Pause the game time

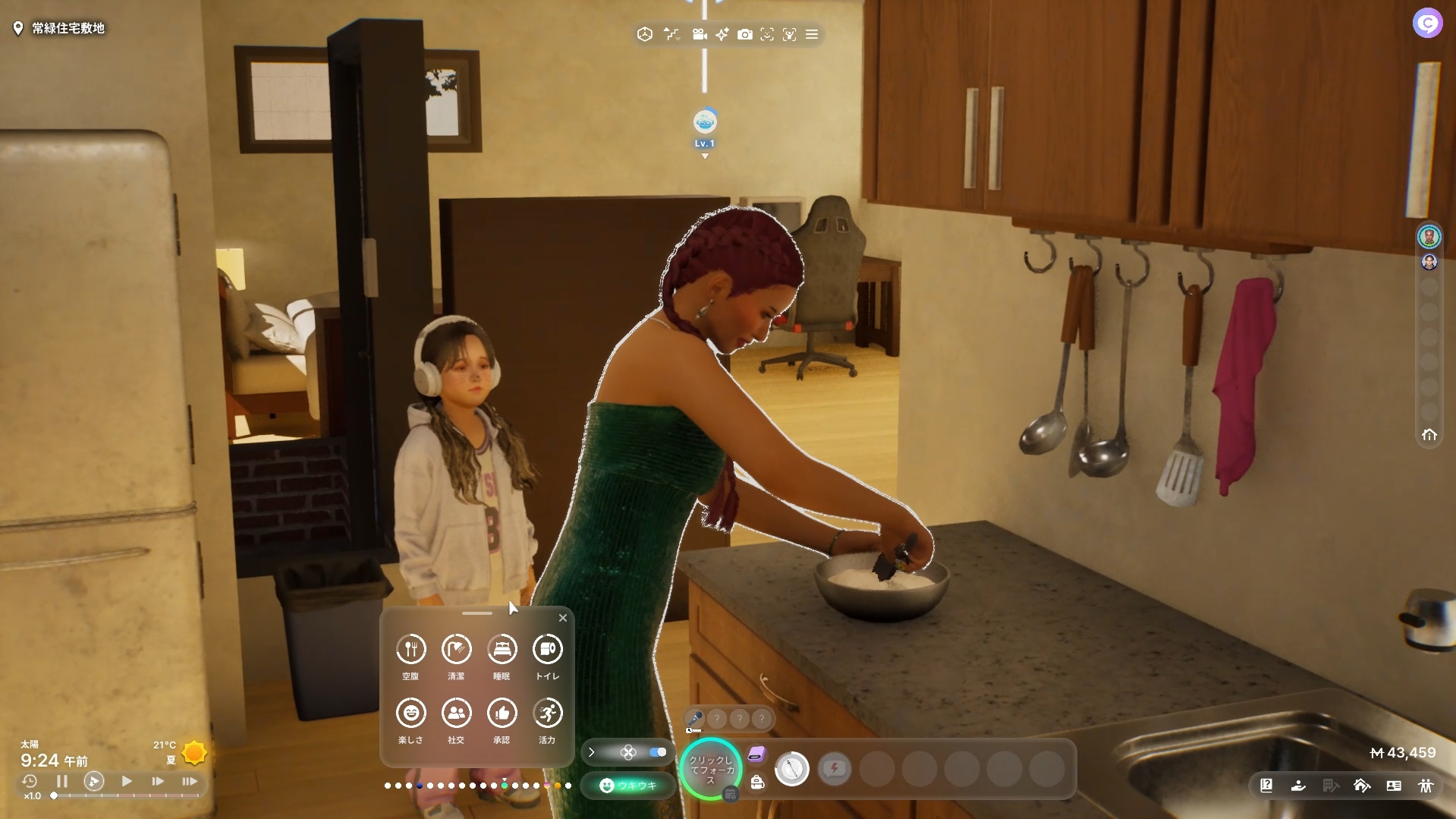tap(62, 781)
